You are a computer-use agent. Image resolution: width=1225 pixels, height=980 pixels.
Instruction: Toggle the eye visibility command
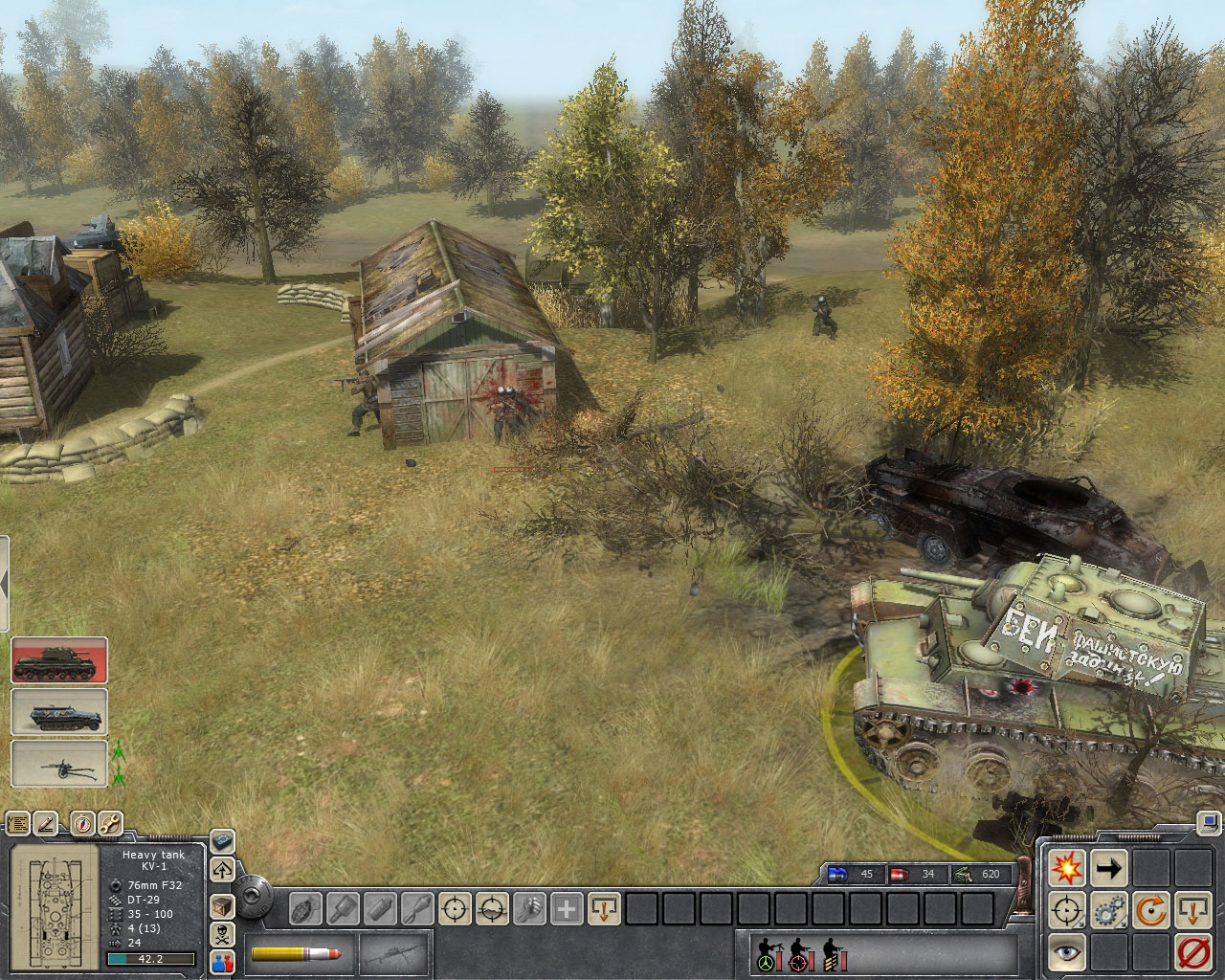tap(1066, 952)
